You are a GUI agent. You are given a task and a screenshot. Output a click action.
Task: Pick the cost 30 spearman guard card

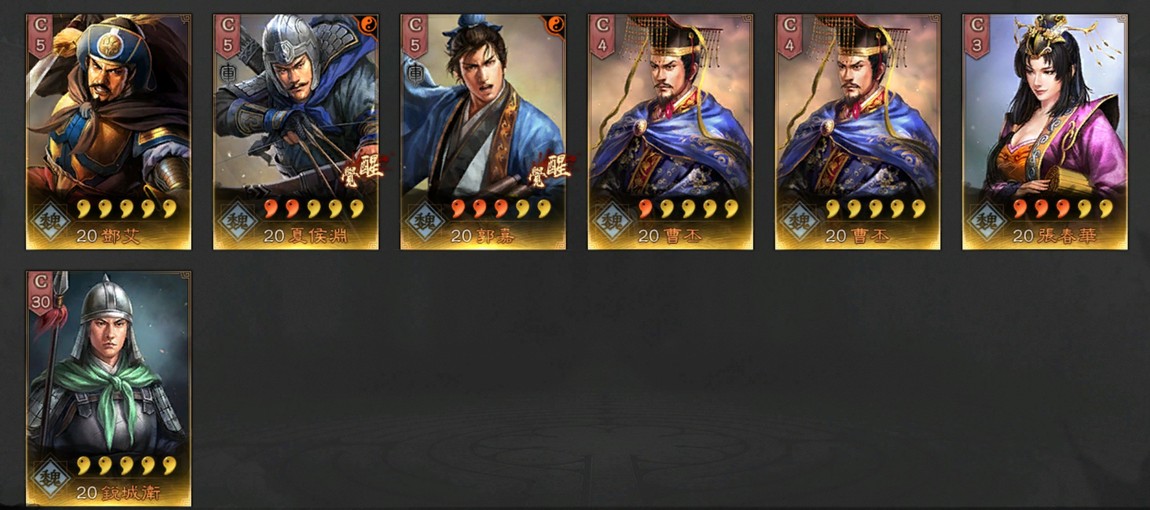[108, 388]
